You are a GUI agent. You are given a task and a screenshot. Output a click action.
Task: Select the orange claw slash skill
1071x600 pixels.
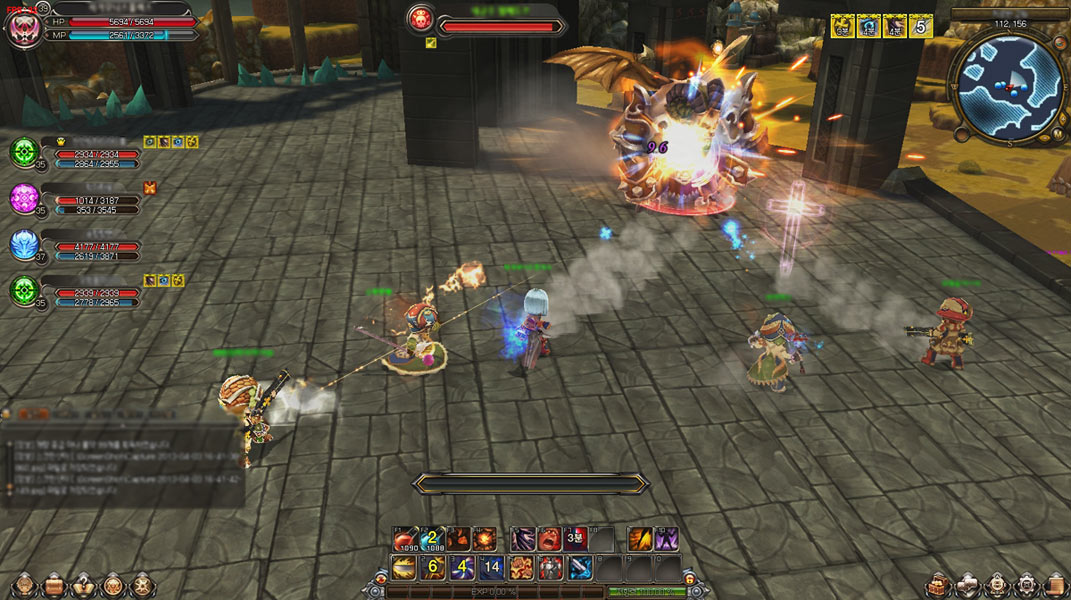pos(640,540)
